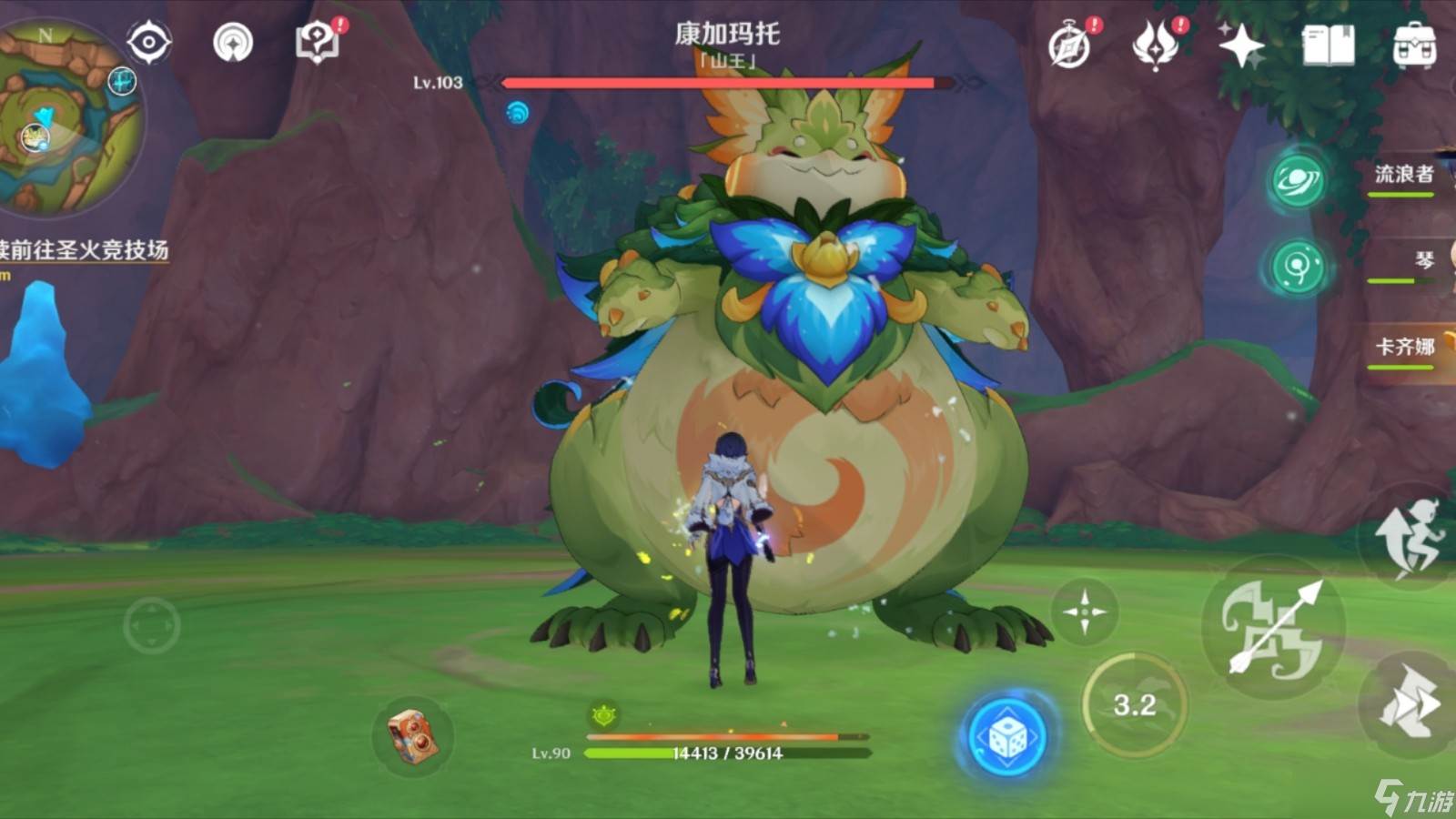Select the 前往圣火竞技场 quest tracker
The height and width of the screenshot is (819, 1456).
point(84,250)
